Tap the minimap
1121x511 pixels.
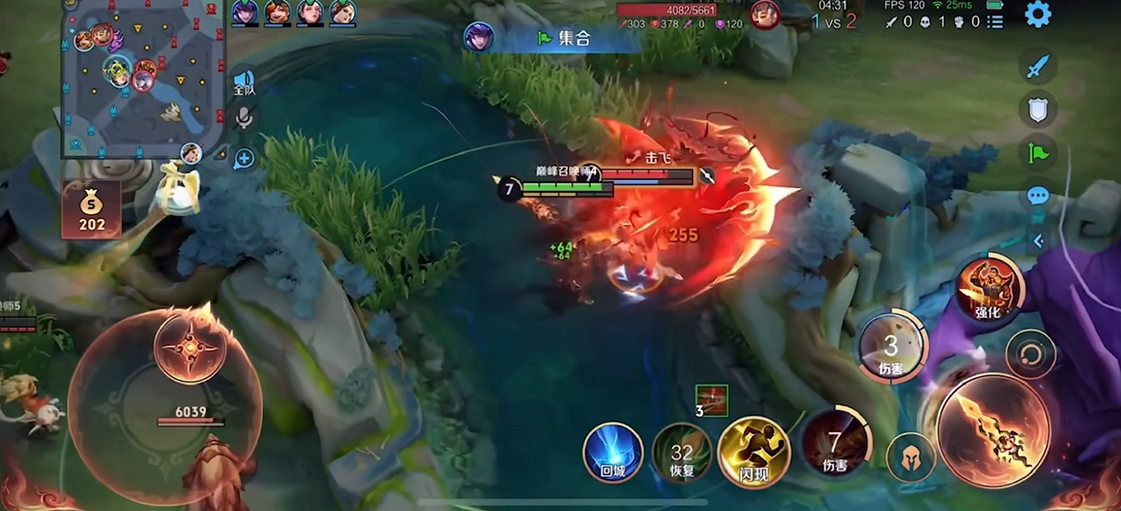(142, 78)
